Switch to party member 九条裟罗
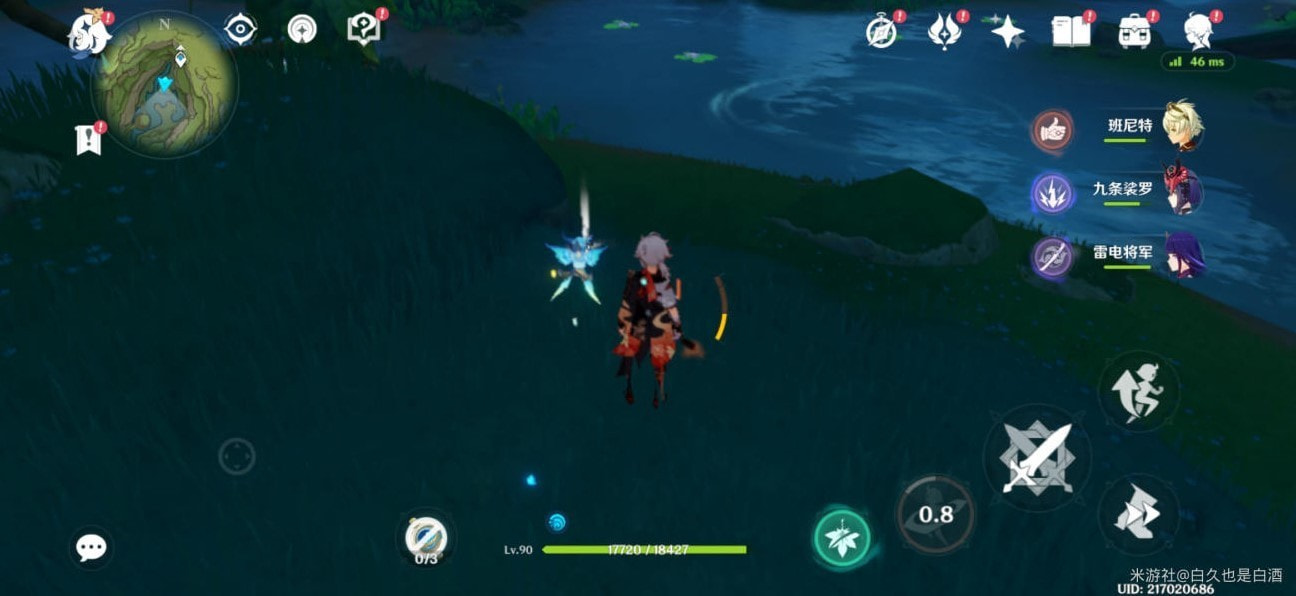Viewport: 1296px width, 596px height. (1183, 190)
